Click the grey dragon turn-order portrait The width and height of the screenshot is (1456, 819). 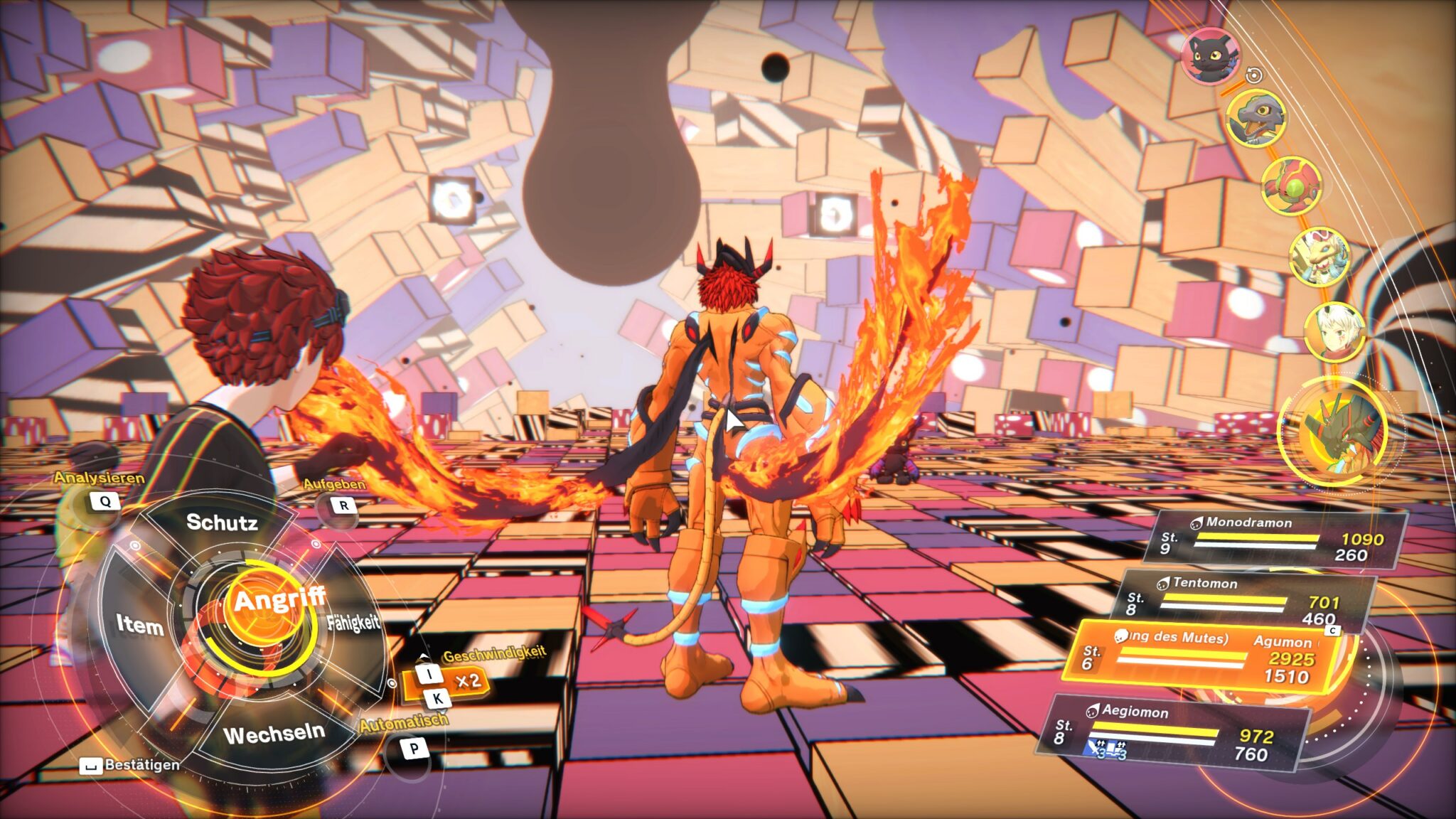coord(1256,117)
